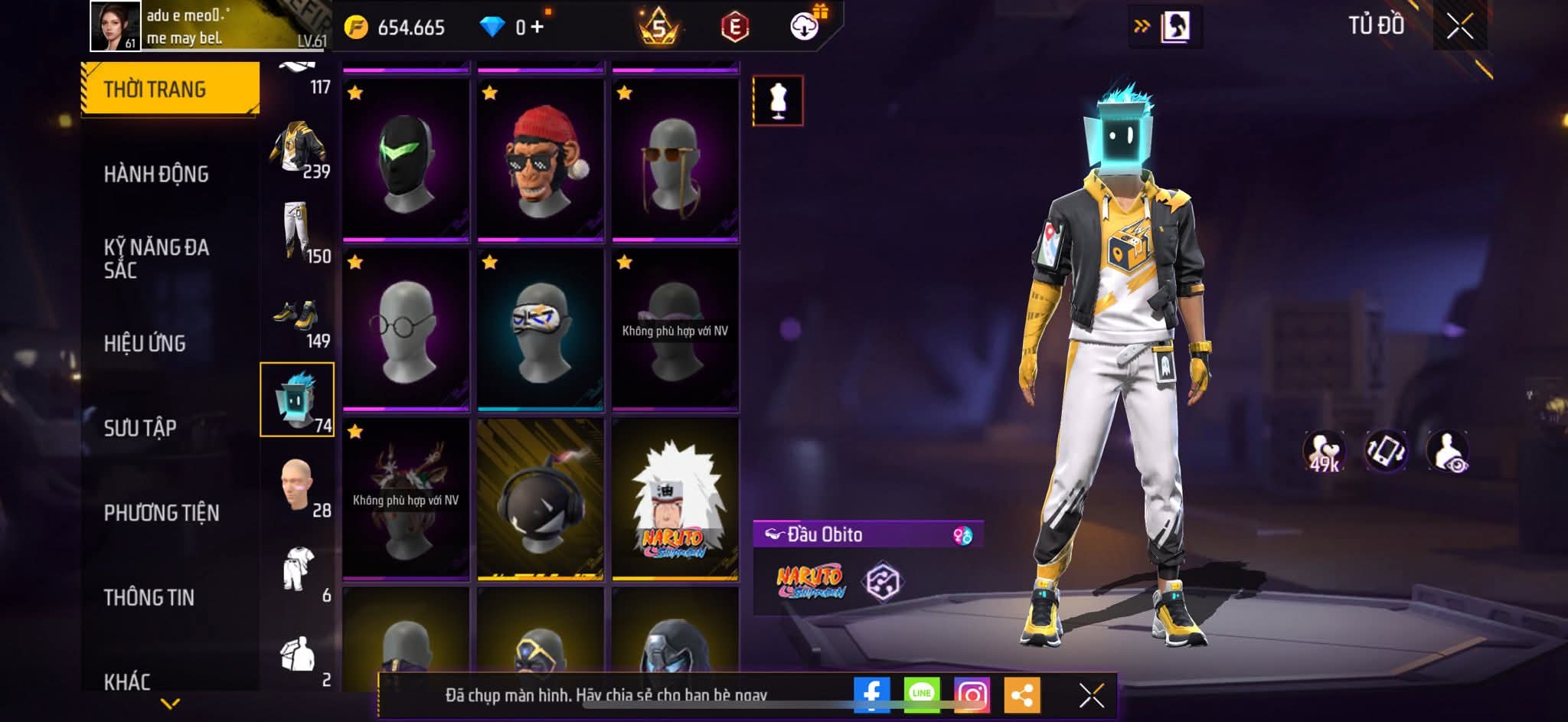The height and width of the screenshot is (722, 1568).
Task: Switch to the Hành Động menu
Action: (156, 174)
